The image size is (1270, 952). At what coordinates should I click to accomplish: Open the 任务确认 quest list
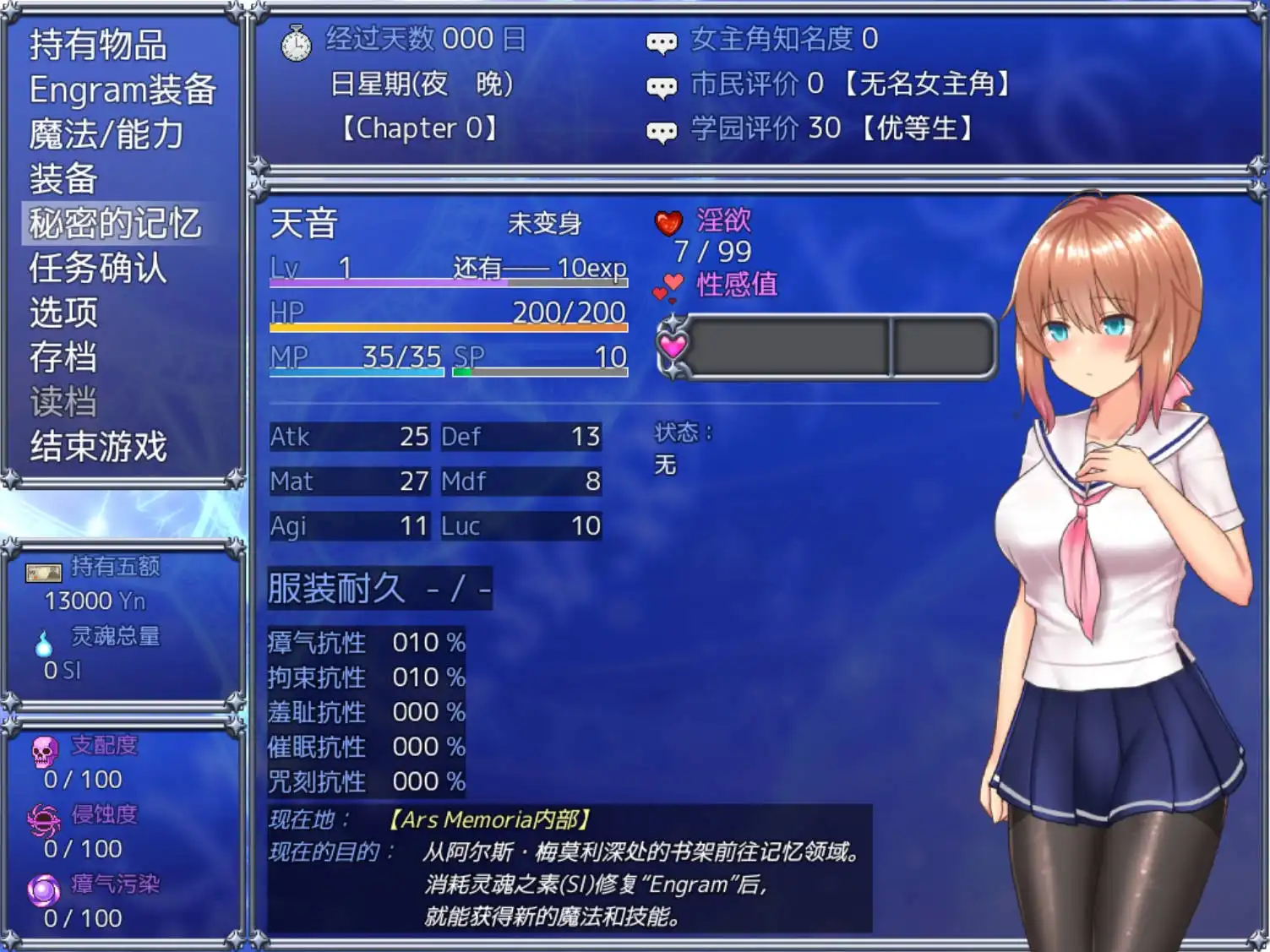pos(99,269)
